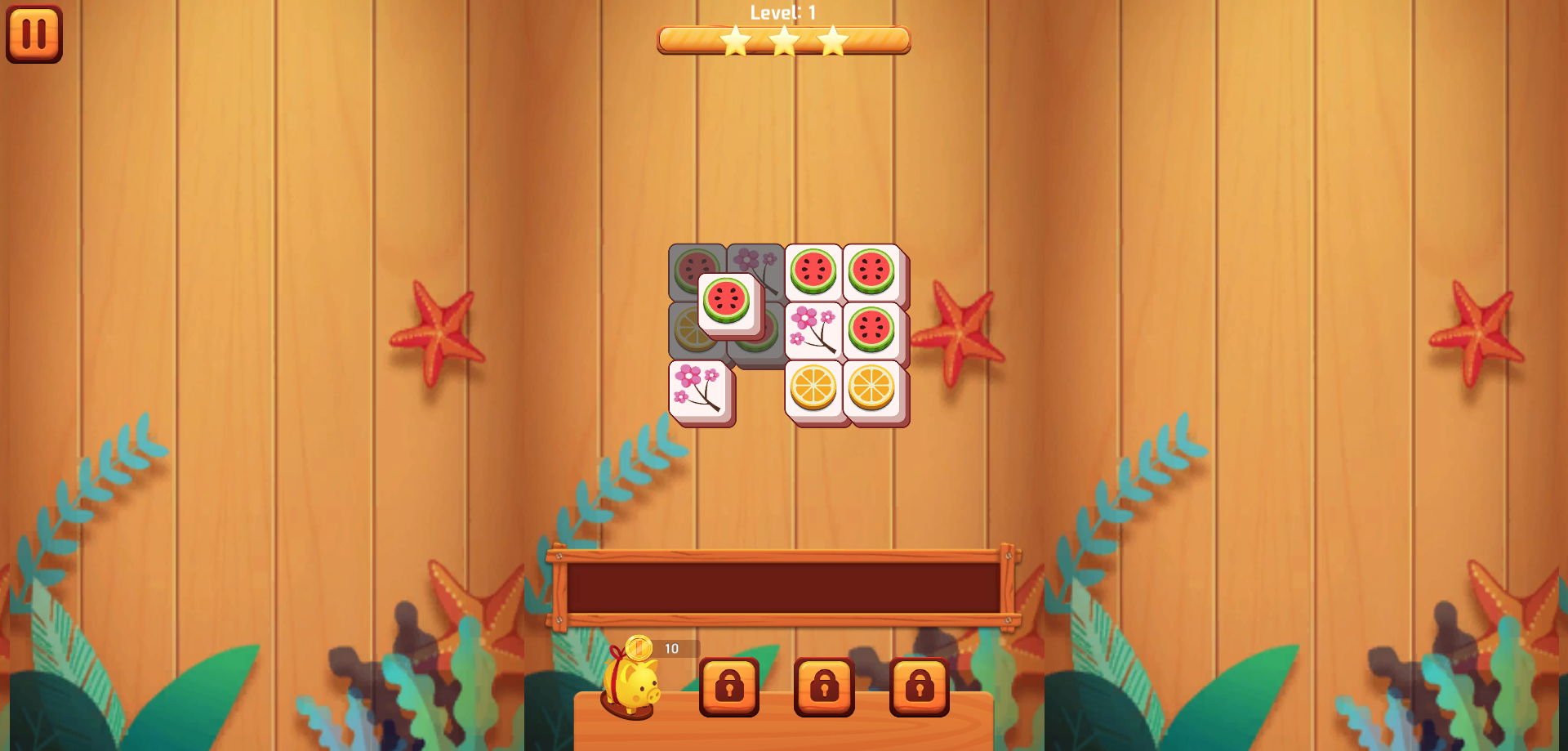The height and width of the screenshot is (751, 1568).
Task: Pick the raised watermelon tile overlapping greyed tiles
Action: point(727,302)
